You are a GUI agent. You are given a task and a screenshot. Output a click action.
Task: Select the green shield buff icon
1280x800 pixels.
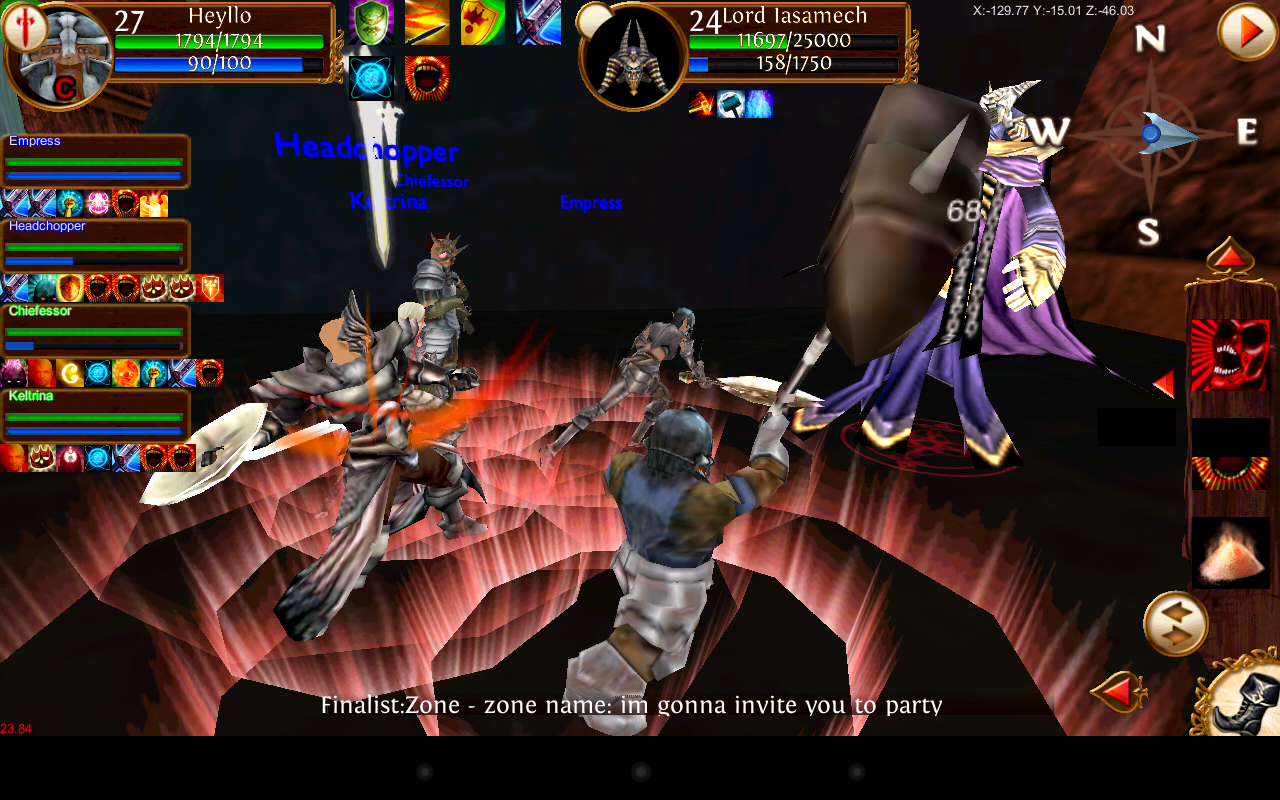pos(373,22)
